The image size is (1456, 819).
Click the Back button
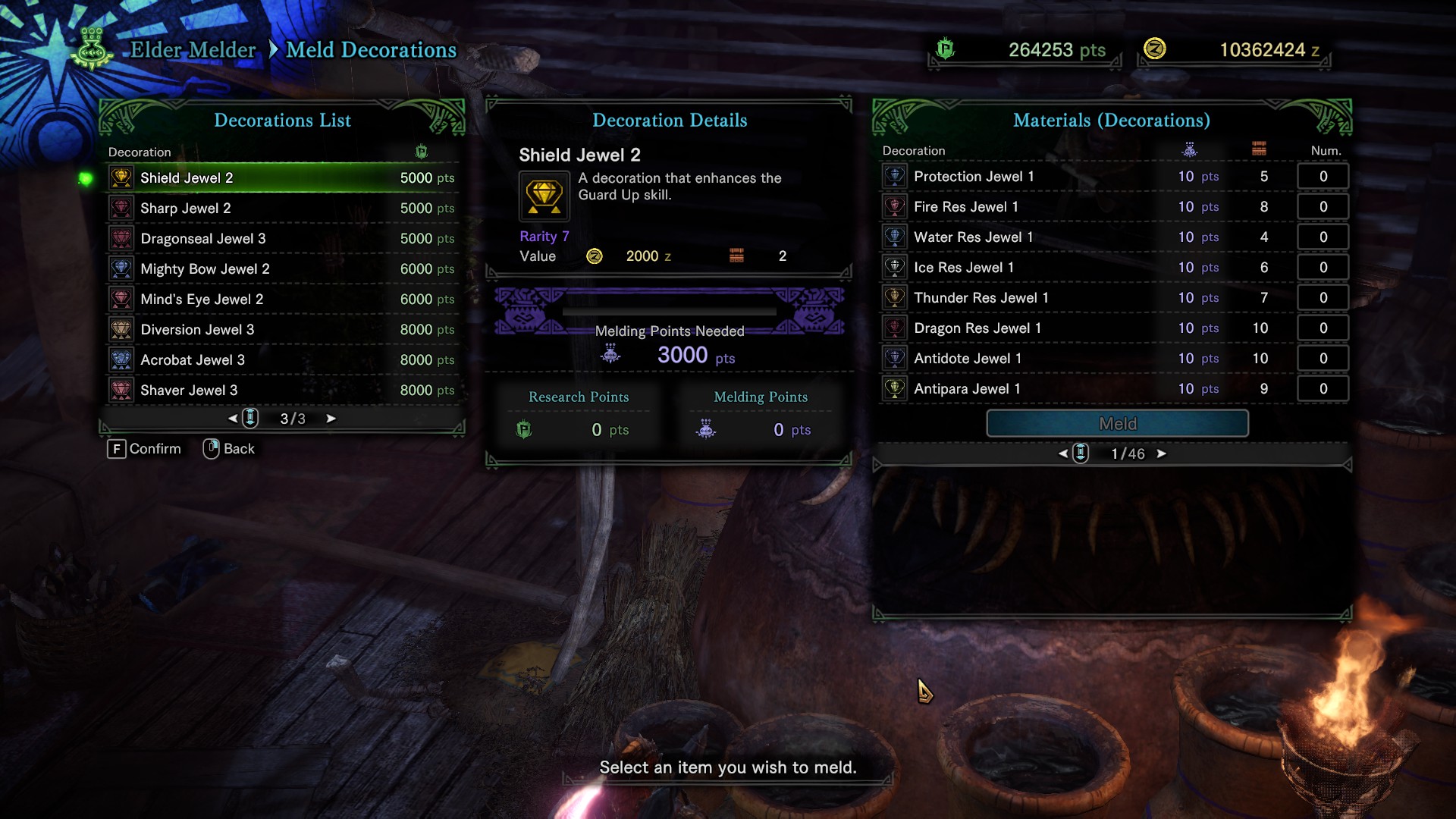[227, 448]
